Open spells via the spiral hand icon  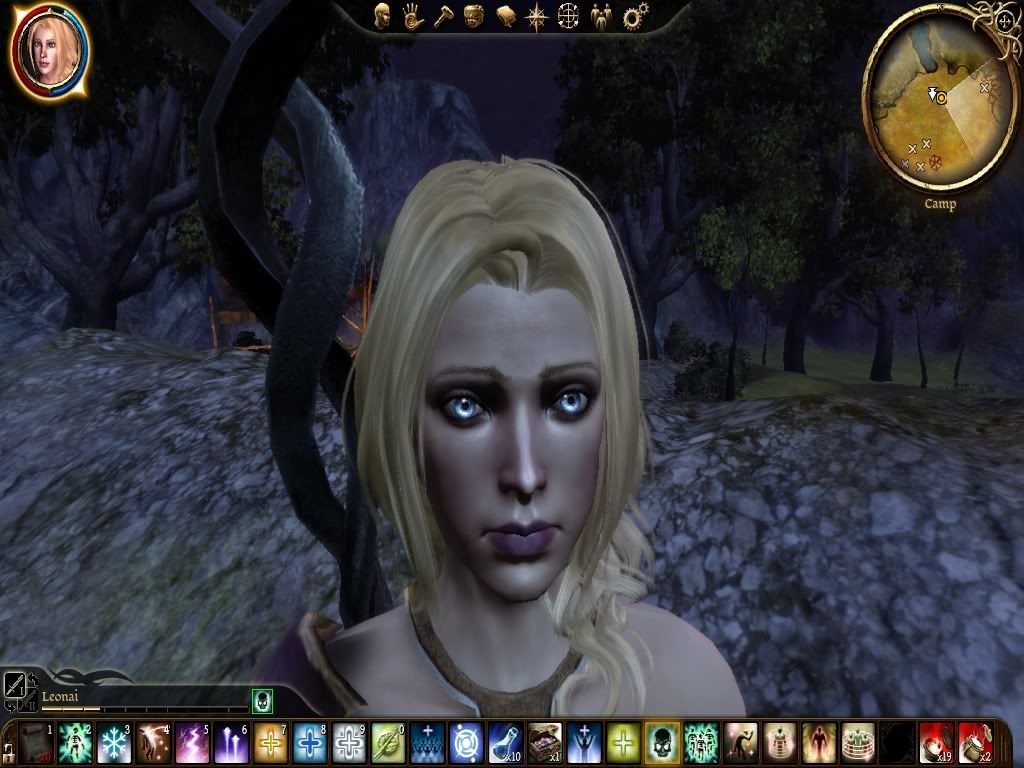click(x=412, y=16)
